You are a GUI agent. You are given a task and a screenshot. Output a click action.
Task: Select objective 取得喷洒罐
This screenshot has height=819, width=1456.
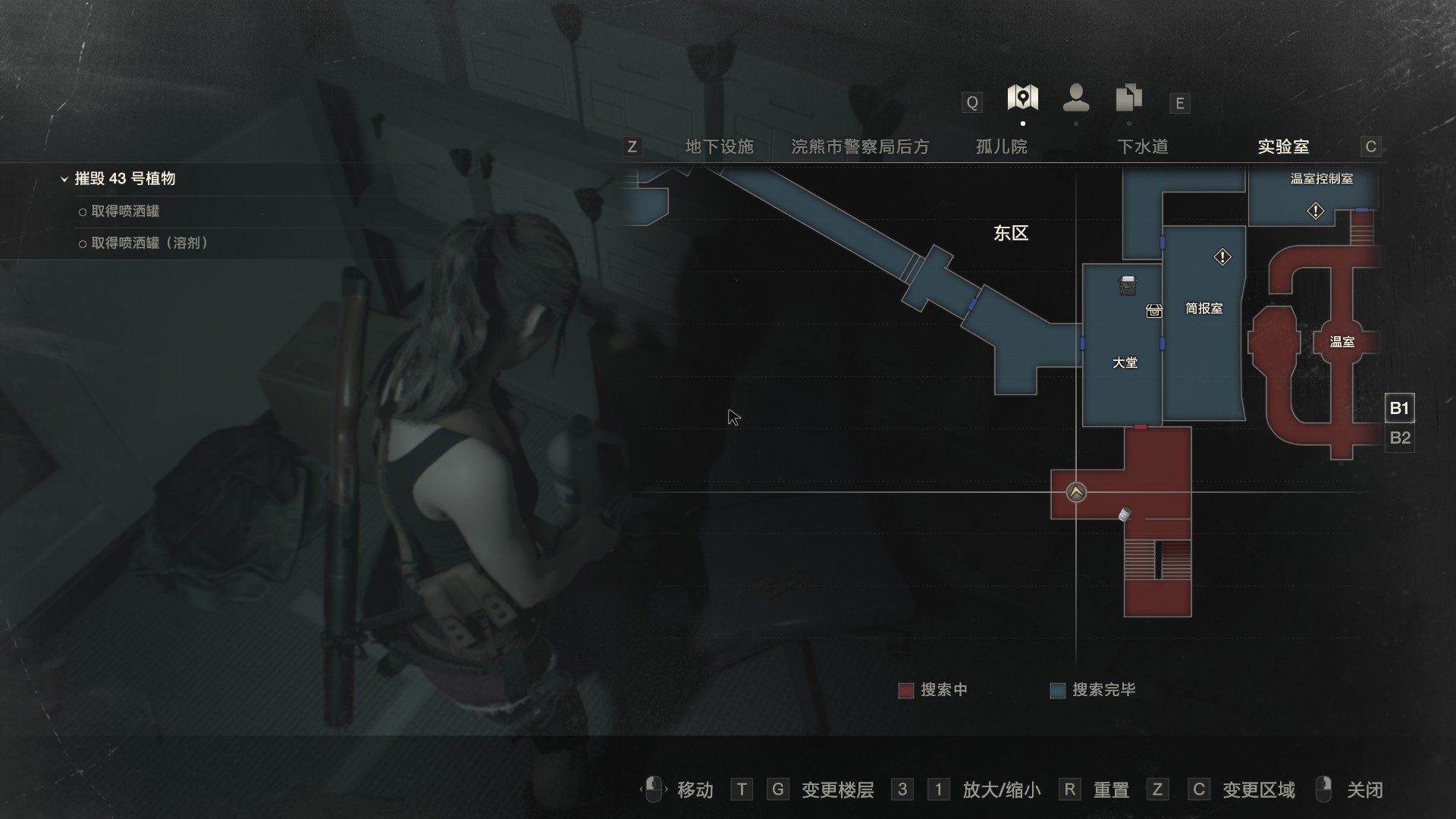pos(125,212)
